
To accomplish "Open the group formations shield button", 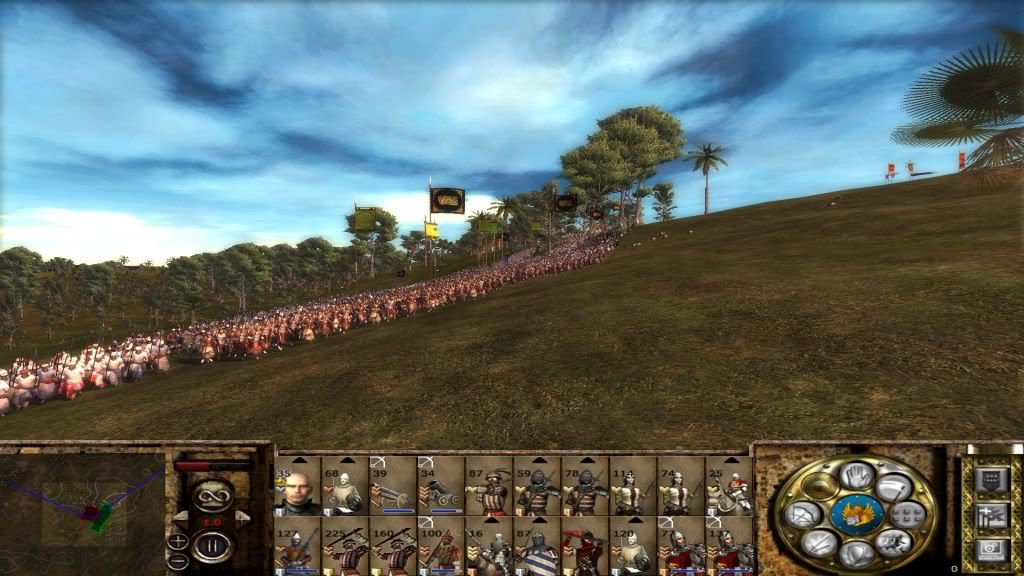I will [x=992, y=481].
